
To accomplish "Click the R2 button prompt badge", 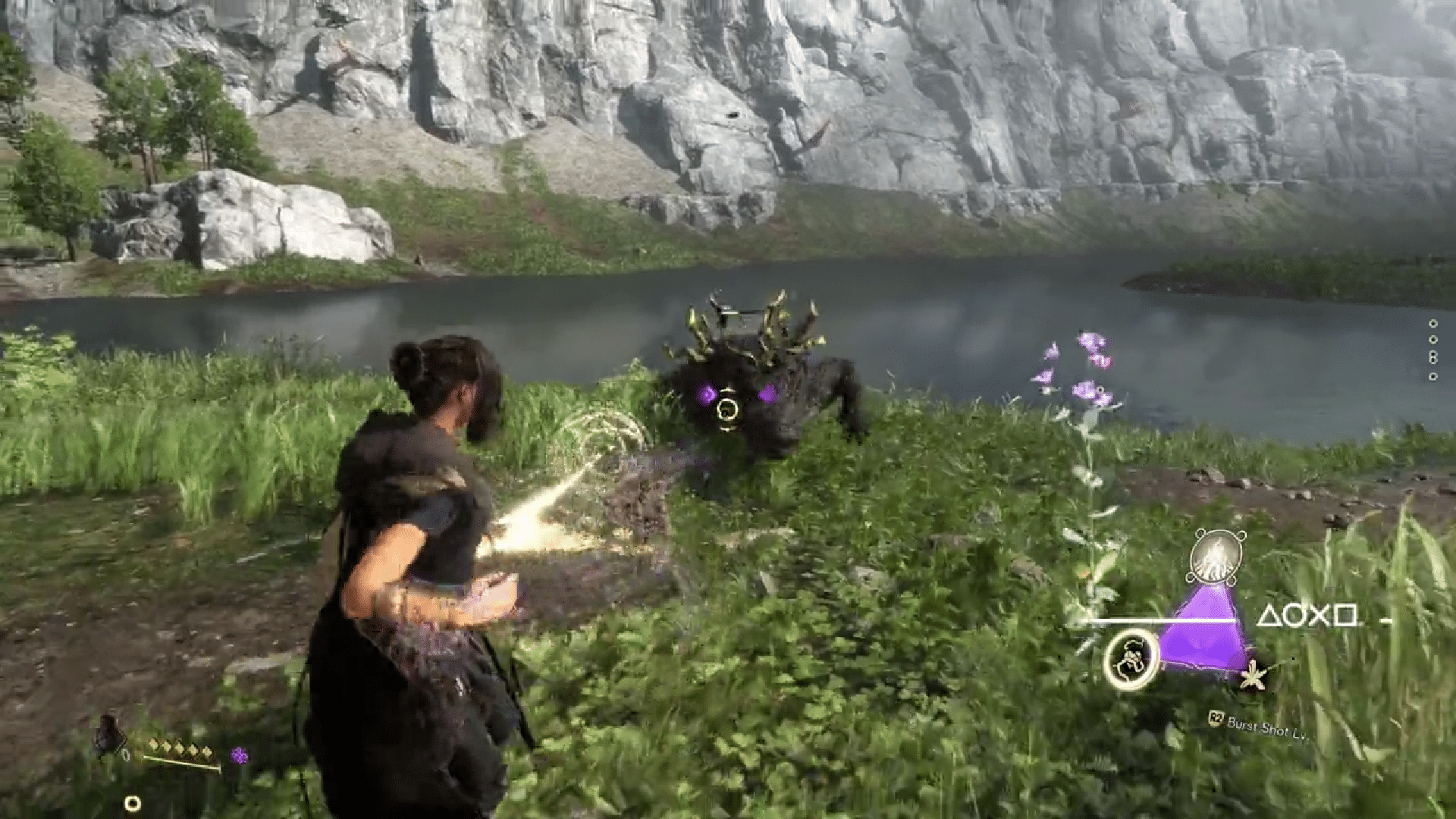I will point(1217,717).
